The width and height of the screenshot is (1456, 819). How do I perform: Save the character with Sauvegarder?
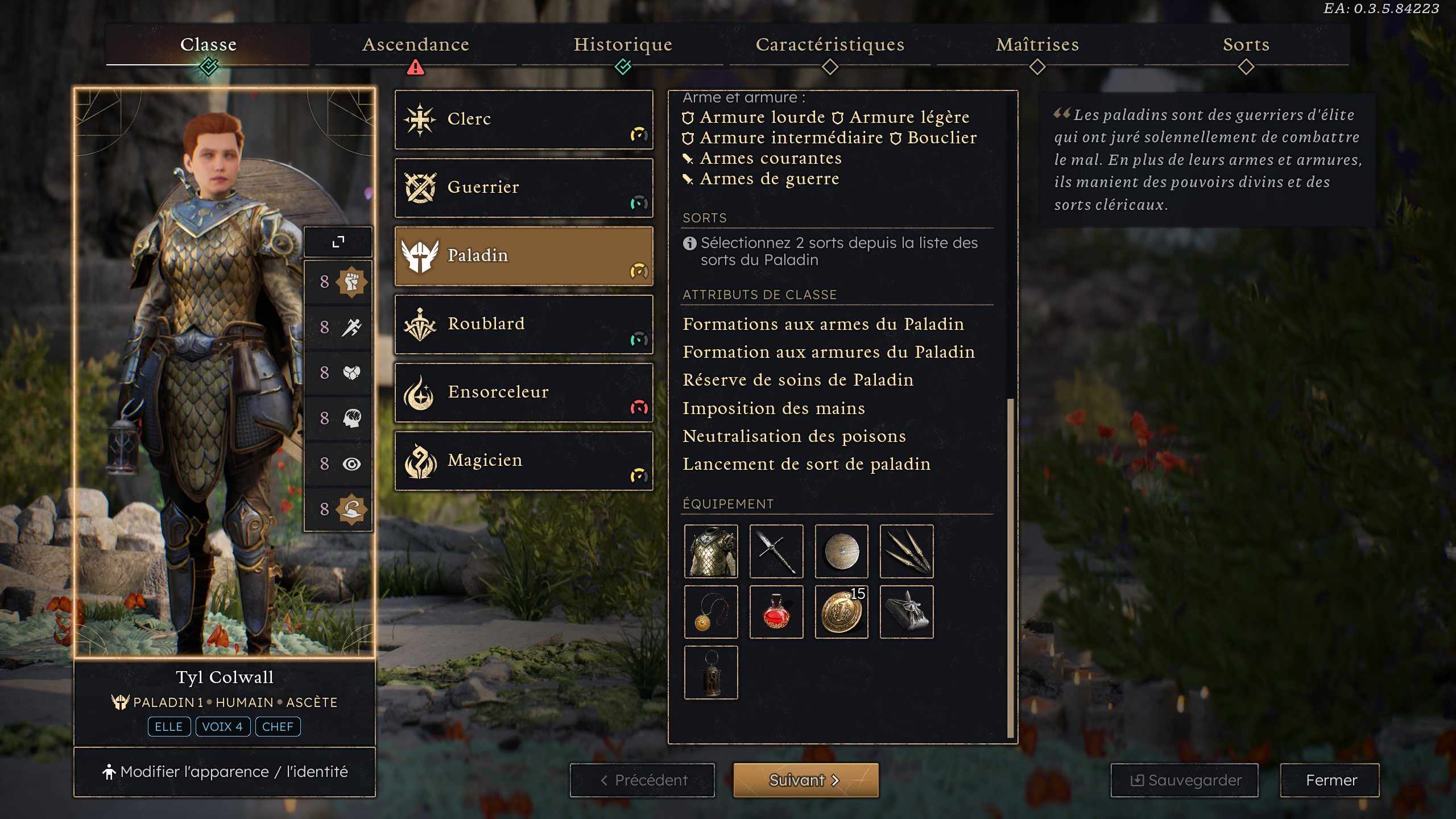point(1184,780)
